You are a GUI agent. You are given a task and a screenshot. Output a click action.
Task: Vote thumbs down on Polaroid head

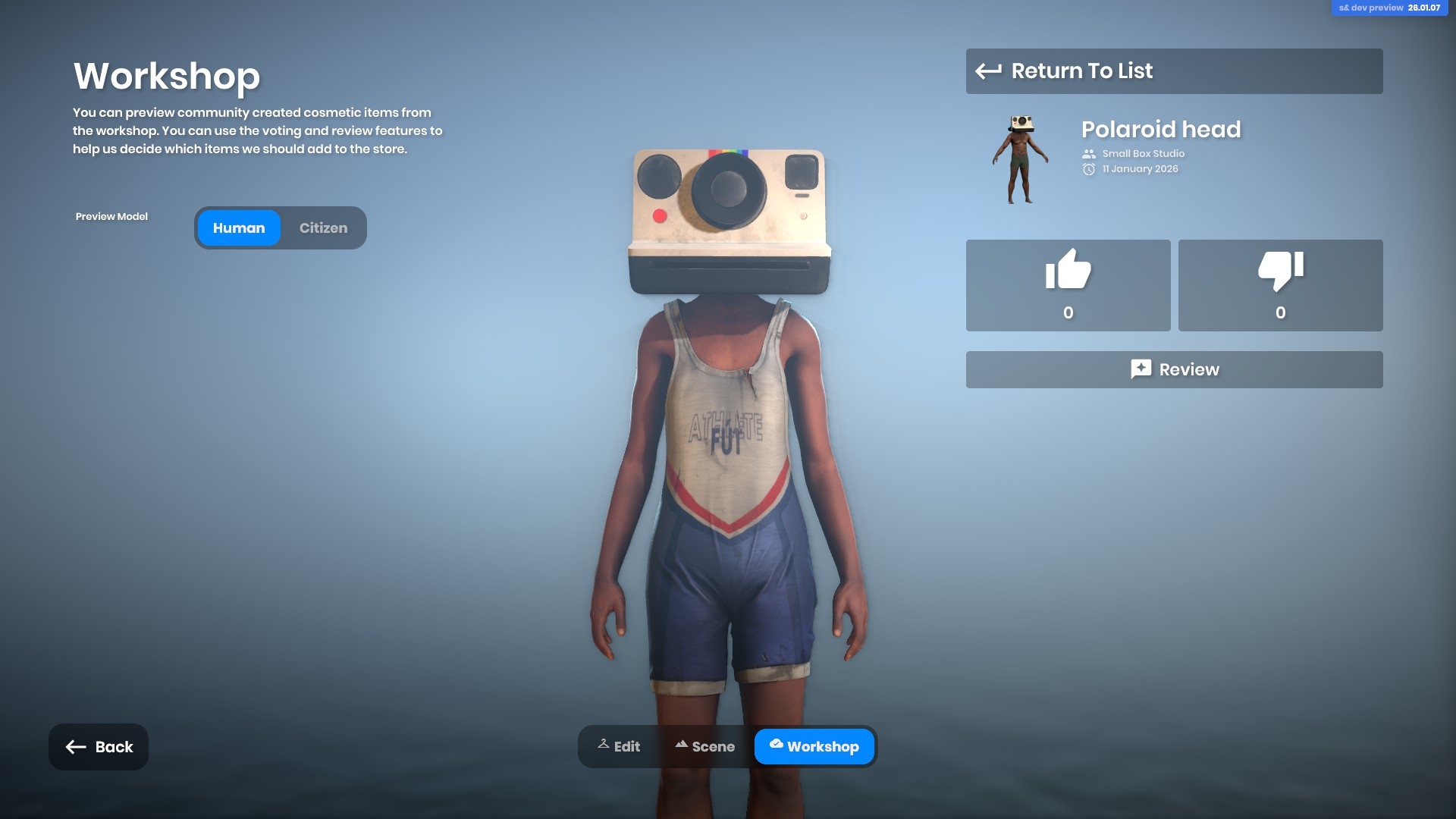(x=1280, y=285)
